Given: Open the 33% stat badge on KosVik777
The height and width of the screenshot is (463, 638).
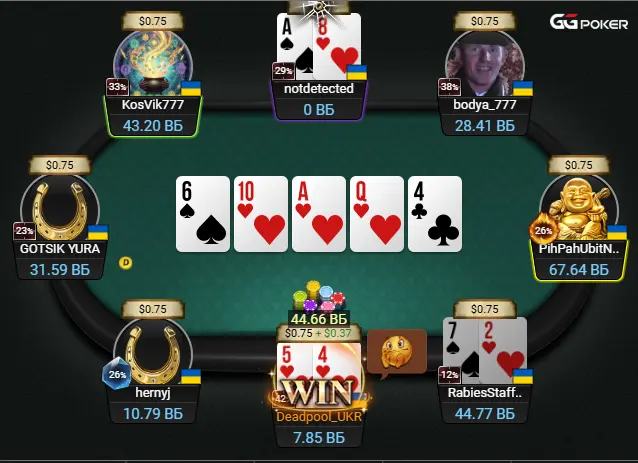Looking at the screenshot, I should [117, 87].
